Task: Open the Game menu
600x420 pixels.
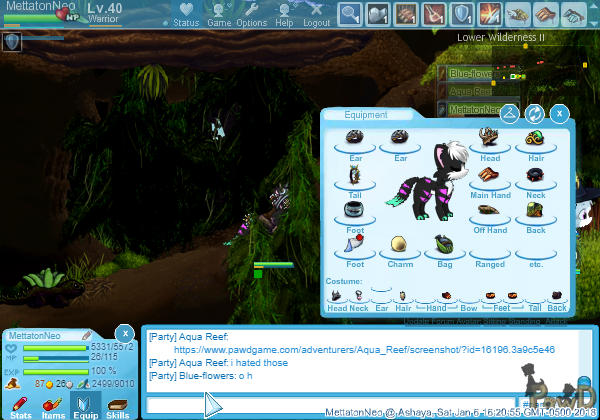Action: point(219,14)
